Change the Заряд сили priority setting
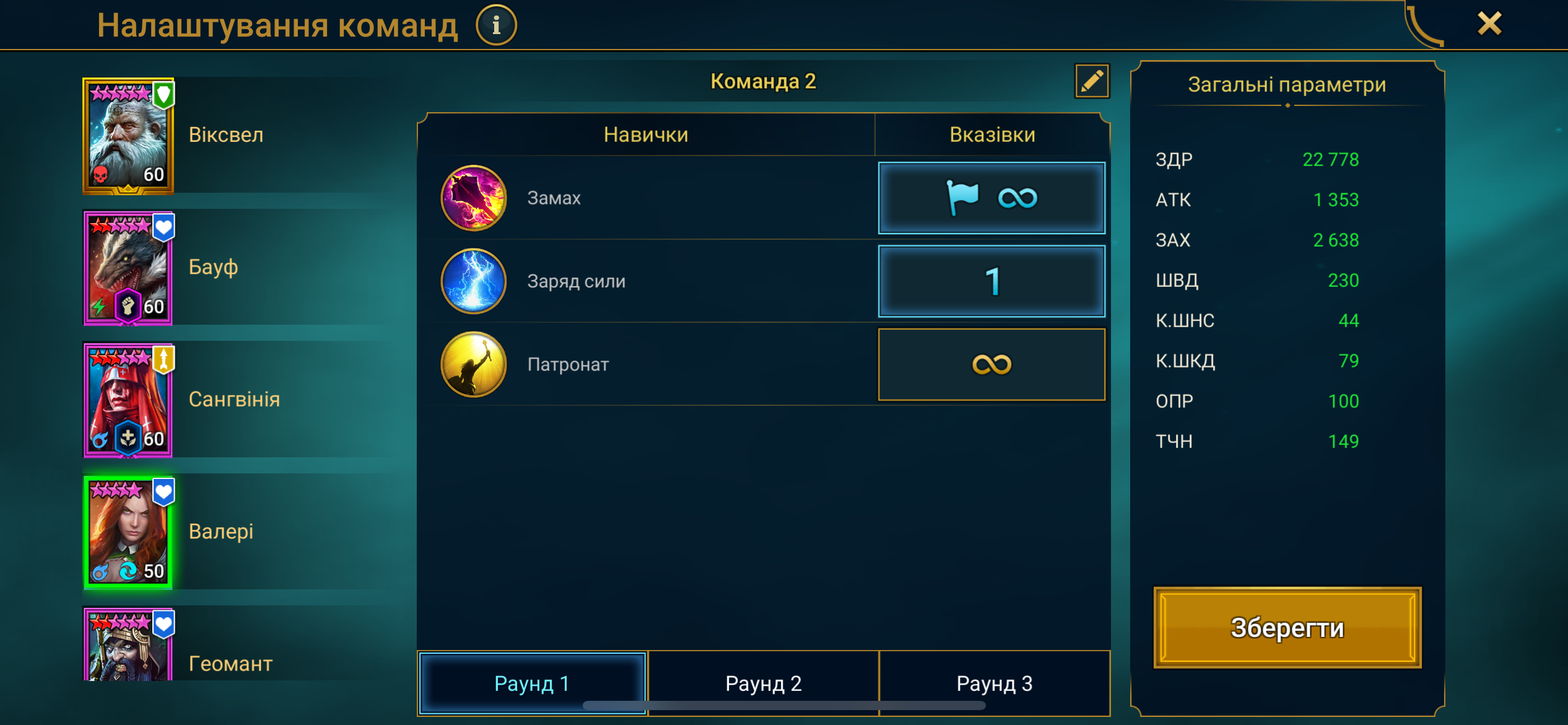1568x725 pixels. (x=991, y=281)
